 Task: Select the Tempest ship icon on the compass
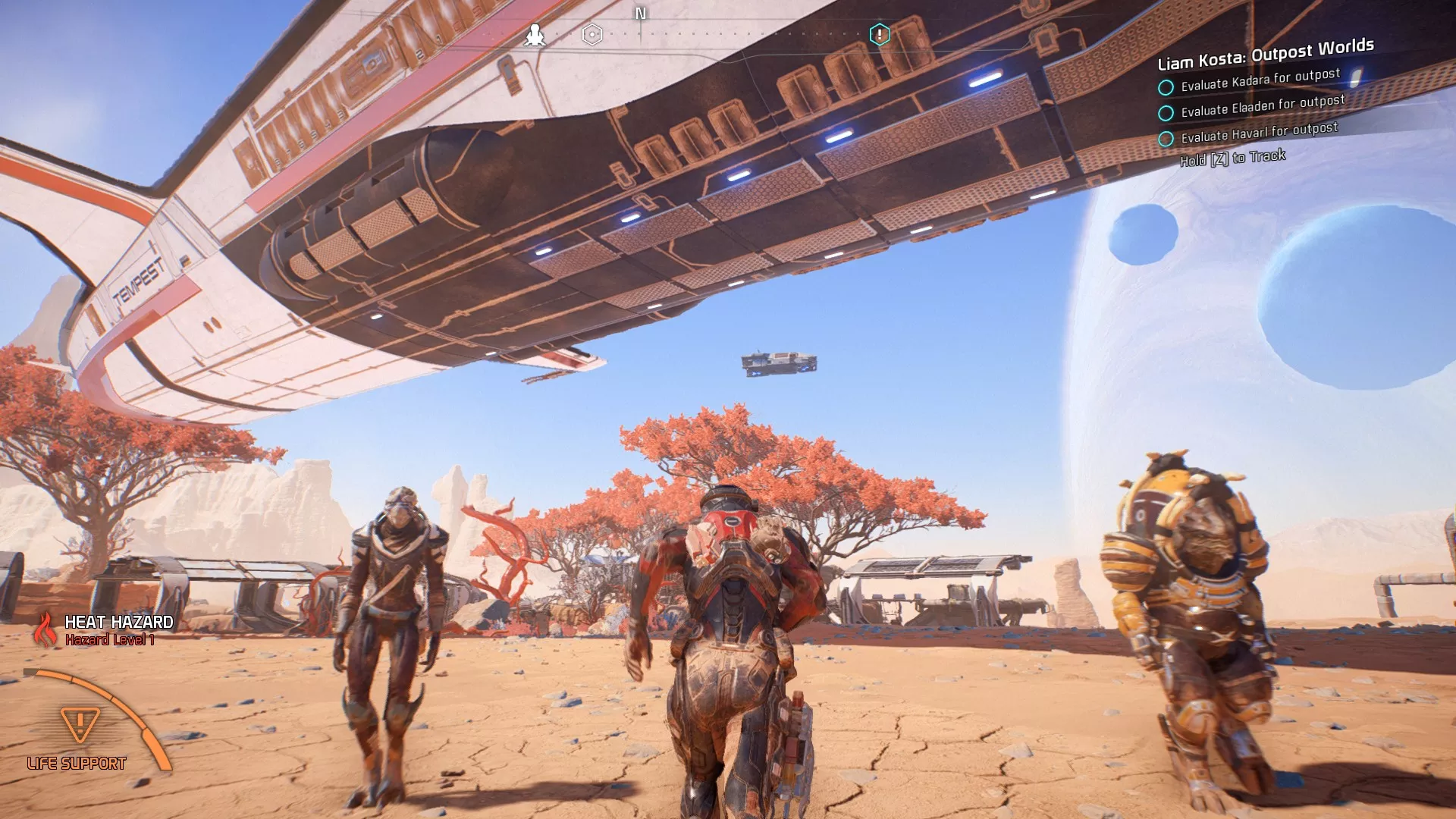[x=535, y=34]
